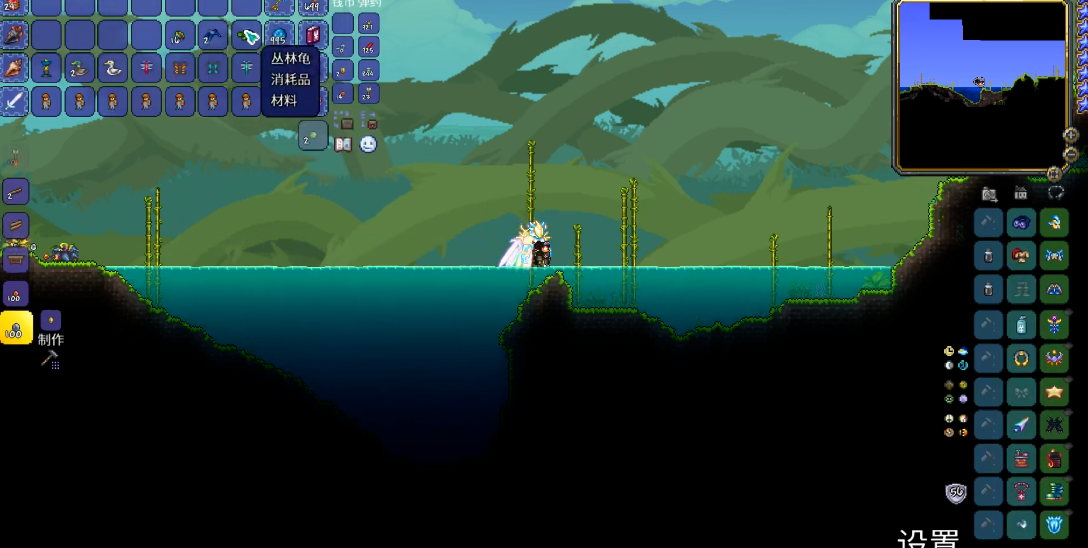Click the trash slot holding a green item
The width and height of the screenshot is (1088, 548).
point(313,136)
